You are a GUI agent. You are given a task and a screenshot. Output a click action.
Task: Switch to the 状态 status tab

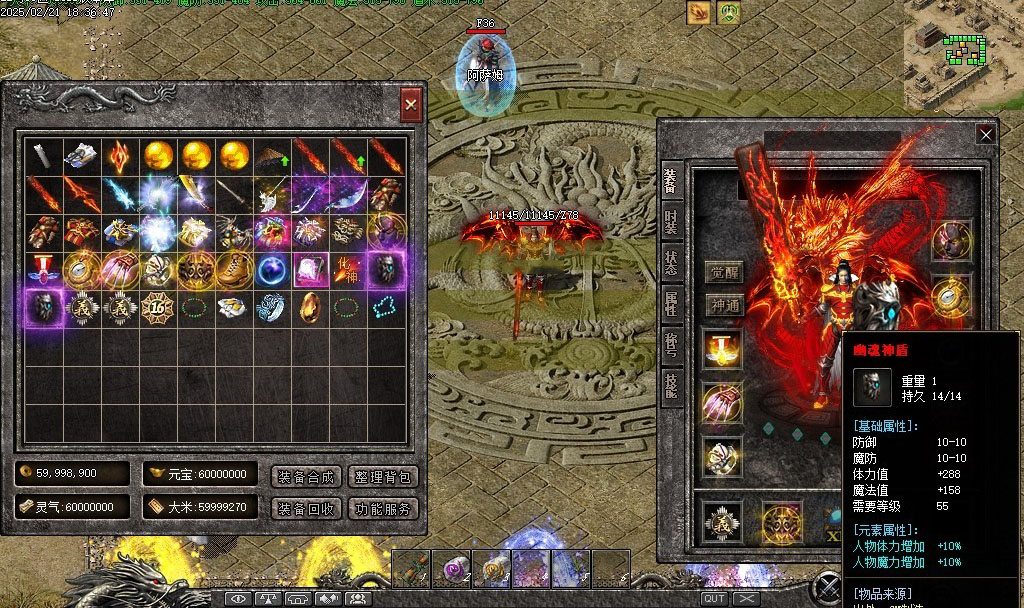(x=671, y=260)
